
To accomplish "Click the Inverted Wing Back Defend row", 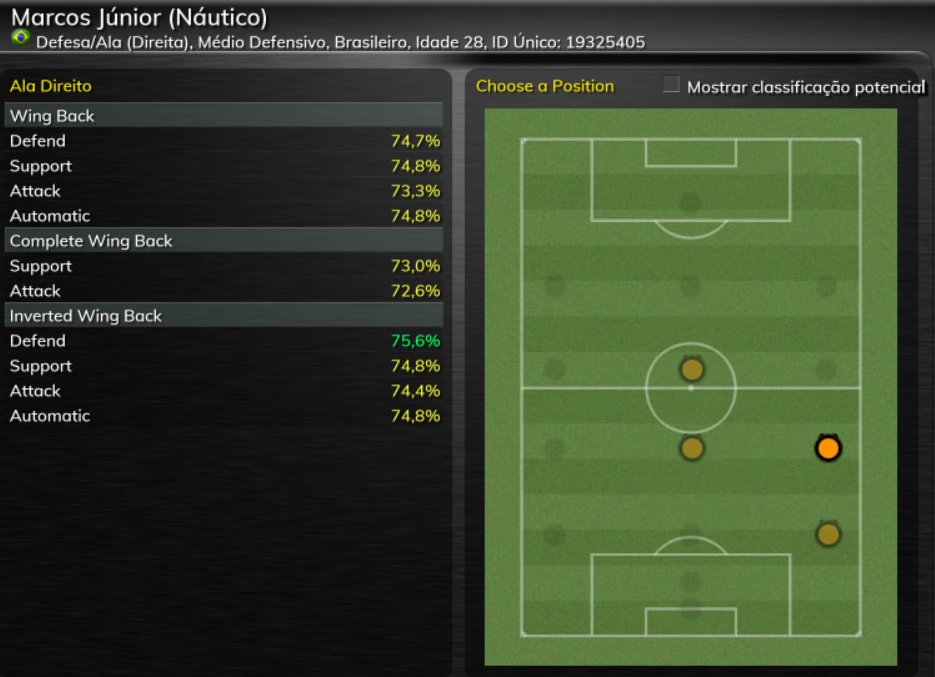I will click(224, 341).
